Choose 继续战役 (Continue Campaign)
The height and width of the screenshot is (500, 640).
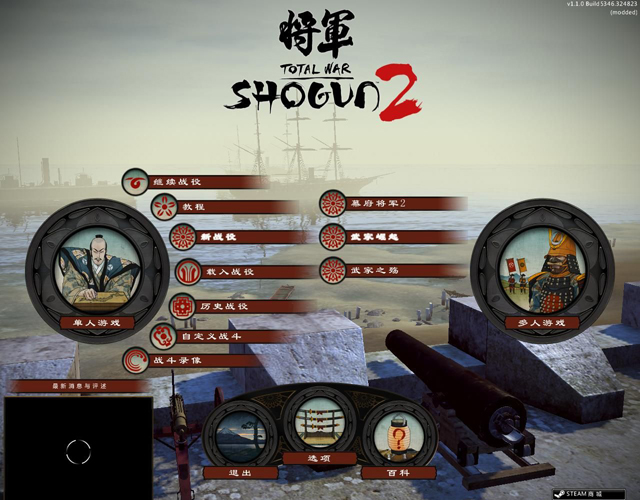tap(176, 182)
